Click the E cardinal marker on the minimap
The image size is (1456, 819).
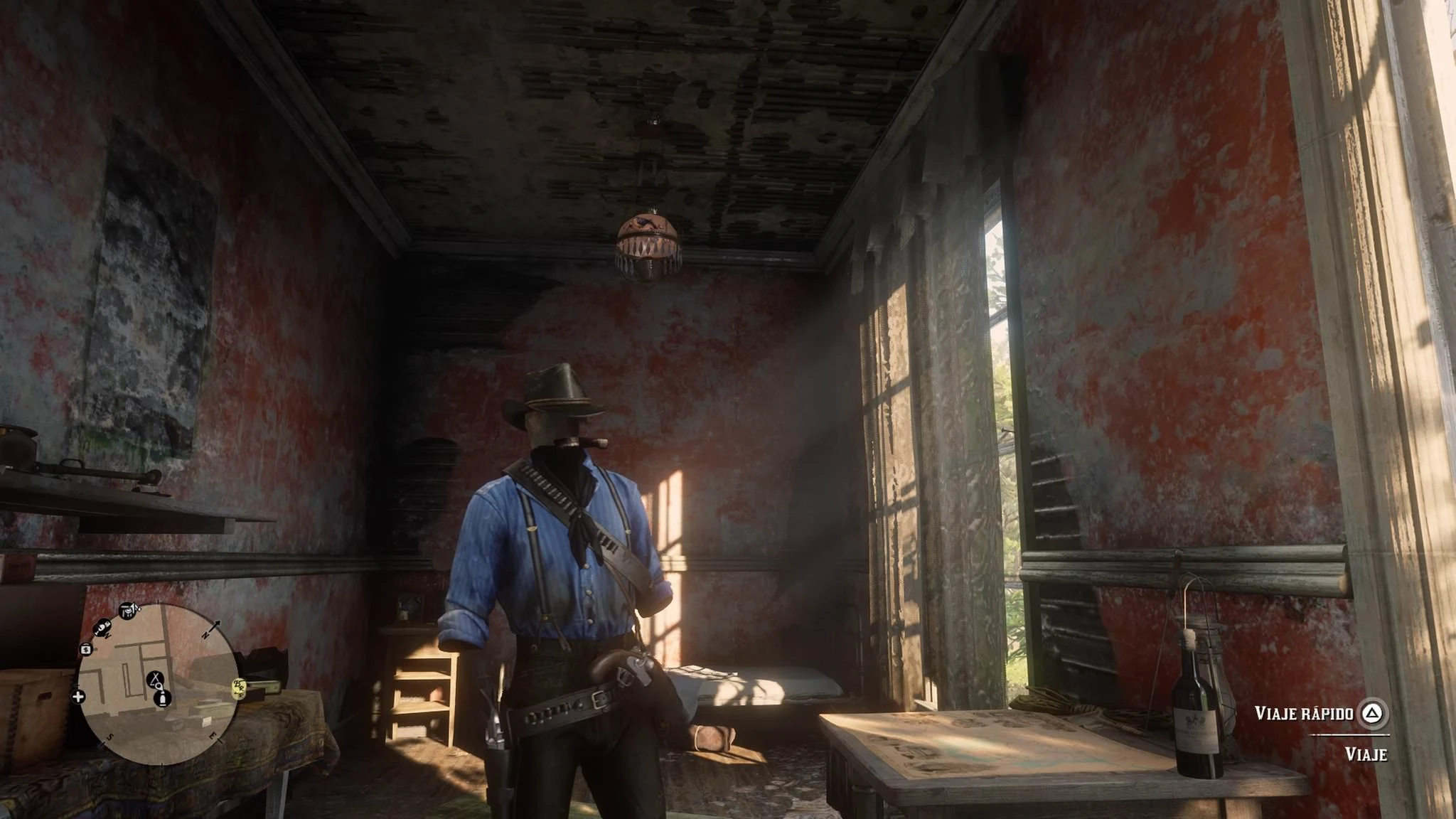(x=212, y=736)
